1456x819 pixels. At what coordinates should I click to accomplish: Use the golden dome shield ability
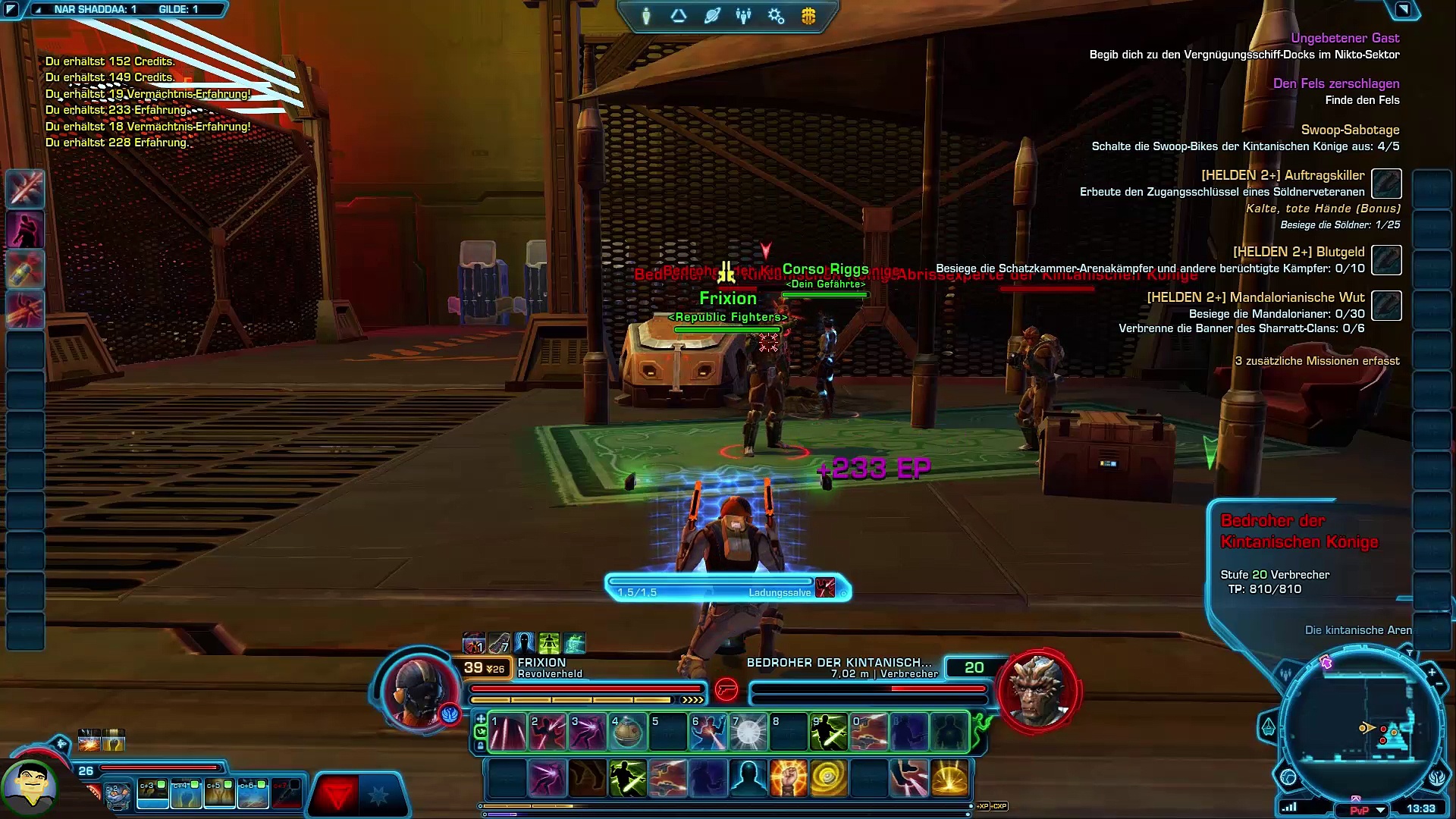click(x=949, y=778)
